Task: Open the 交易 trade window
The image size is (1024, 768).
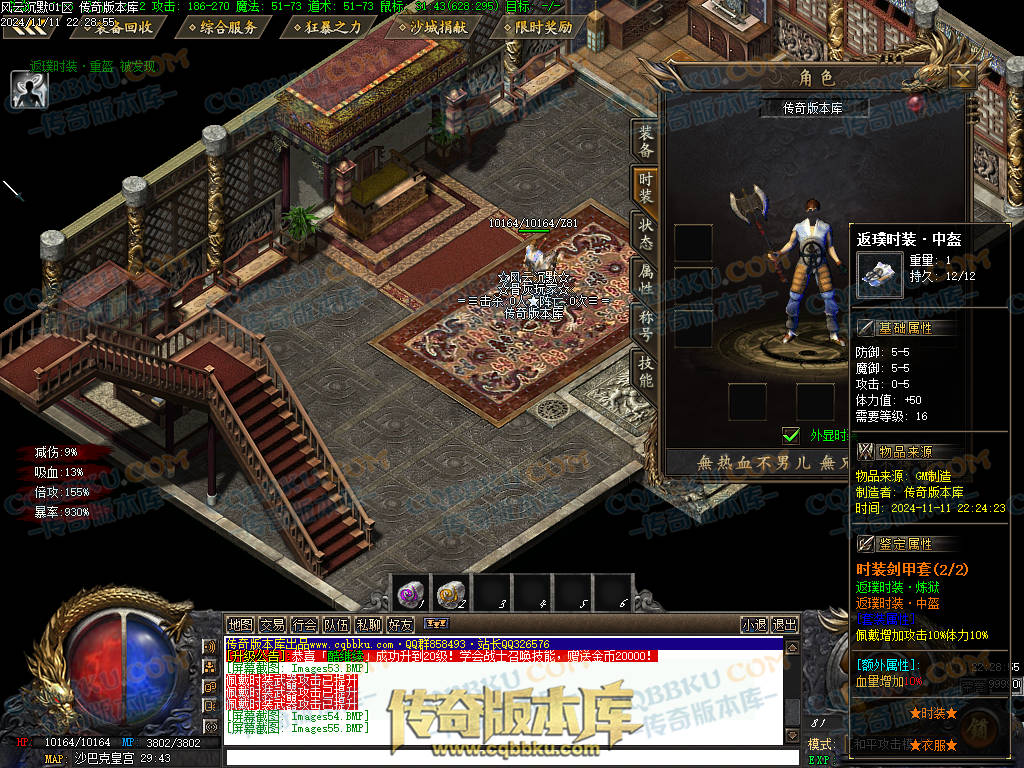Action: (x=272, y=625)
